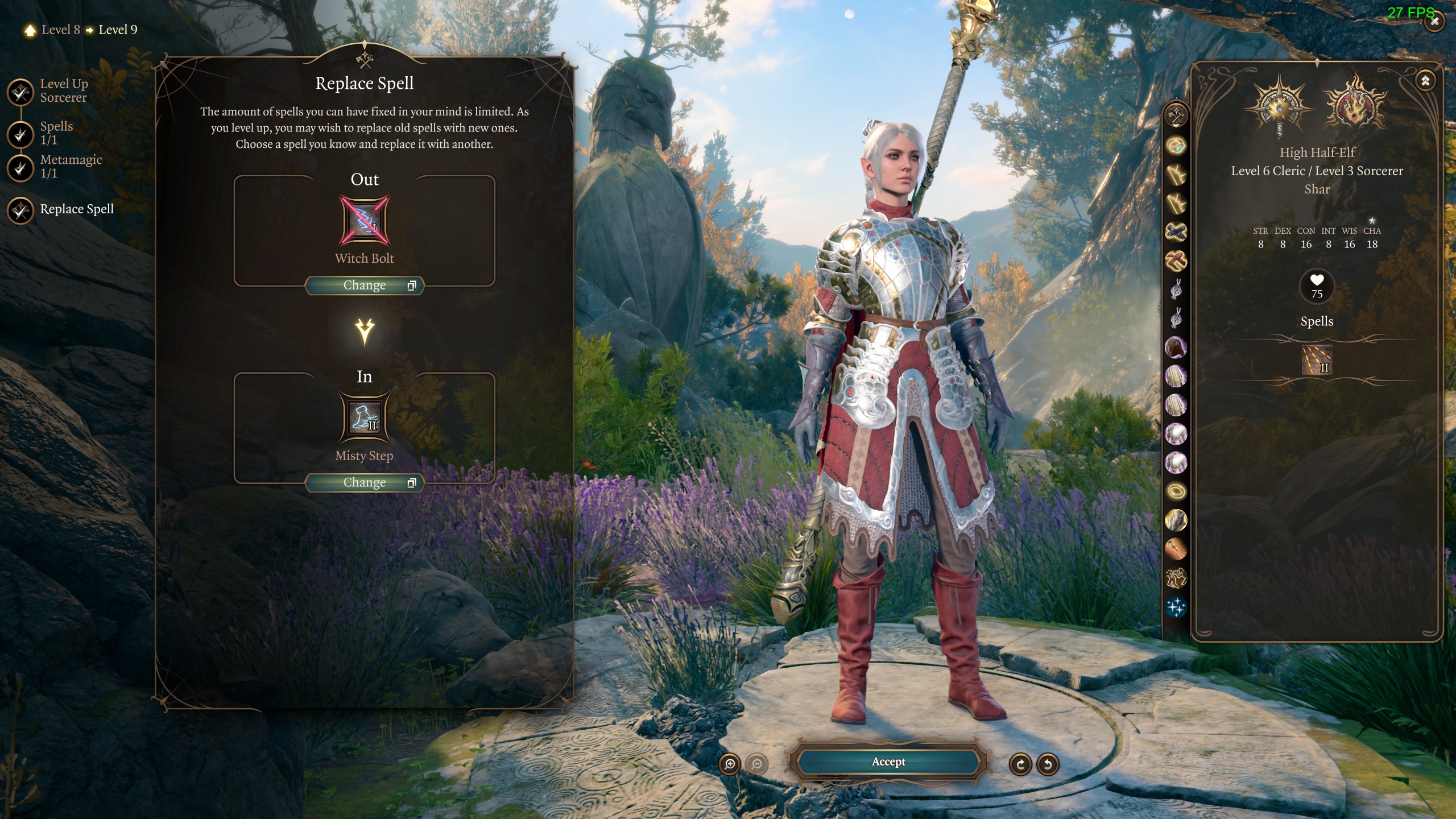1456x819 pixels.
Task: Change the incoming Misty Step spell
Action: pos(365,482)
